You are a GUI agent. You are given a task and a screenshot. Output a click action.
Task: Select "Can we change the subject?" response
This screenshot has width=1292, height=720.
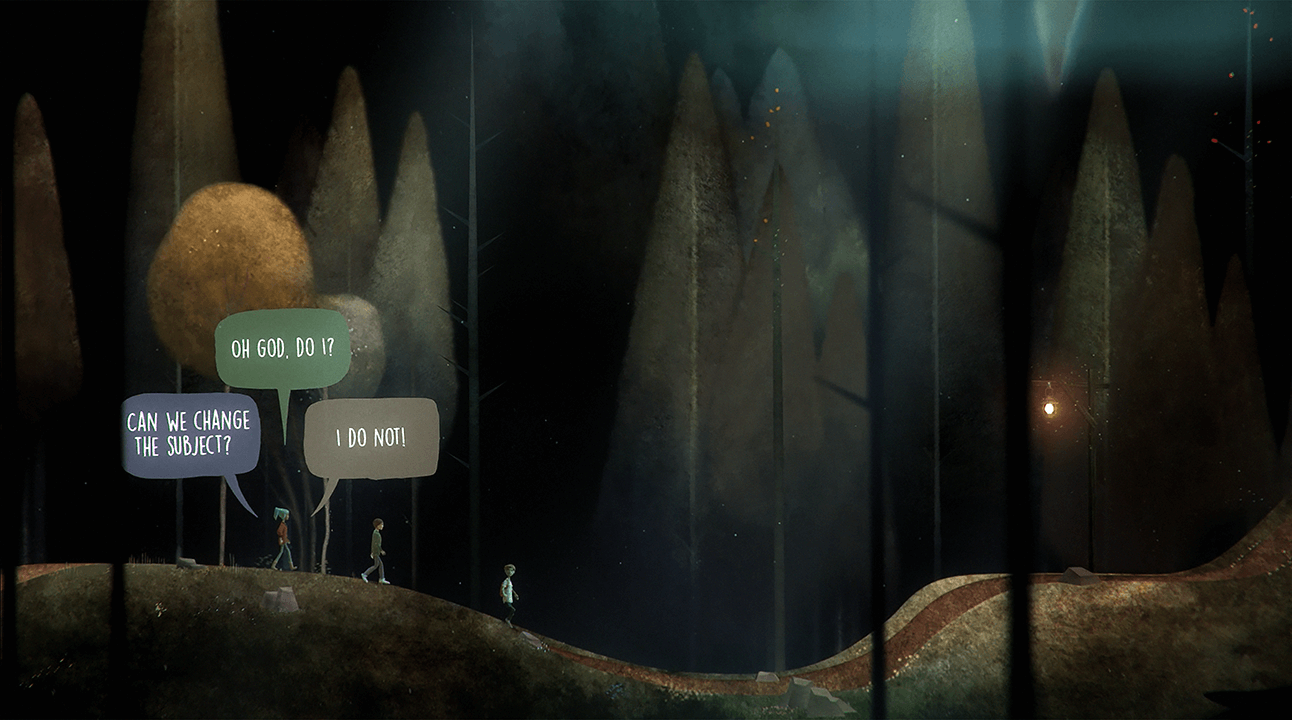click(x=191, y=435)
